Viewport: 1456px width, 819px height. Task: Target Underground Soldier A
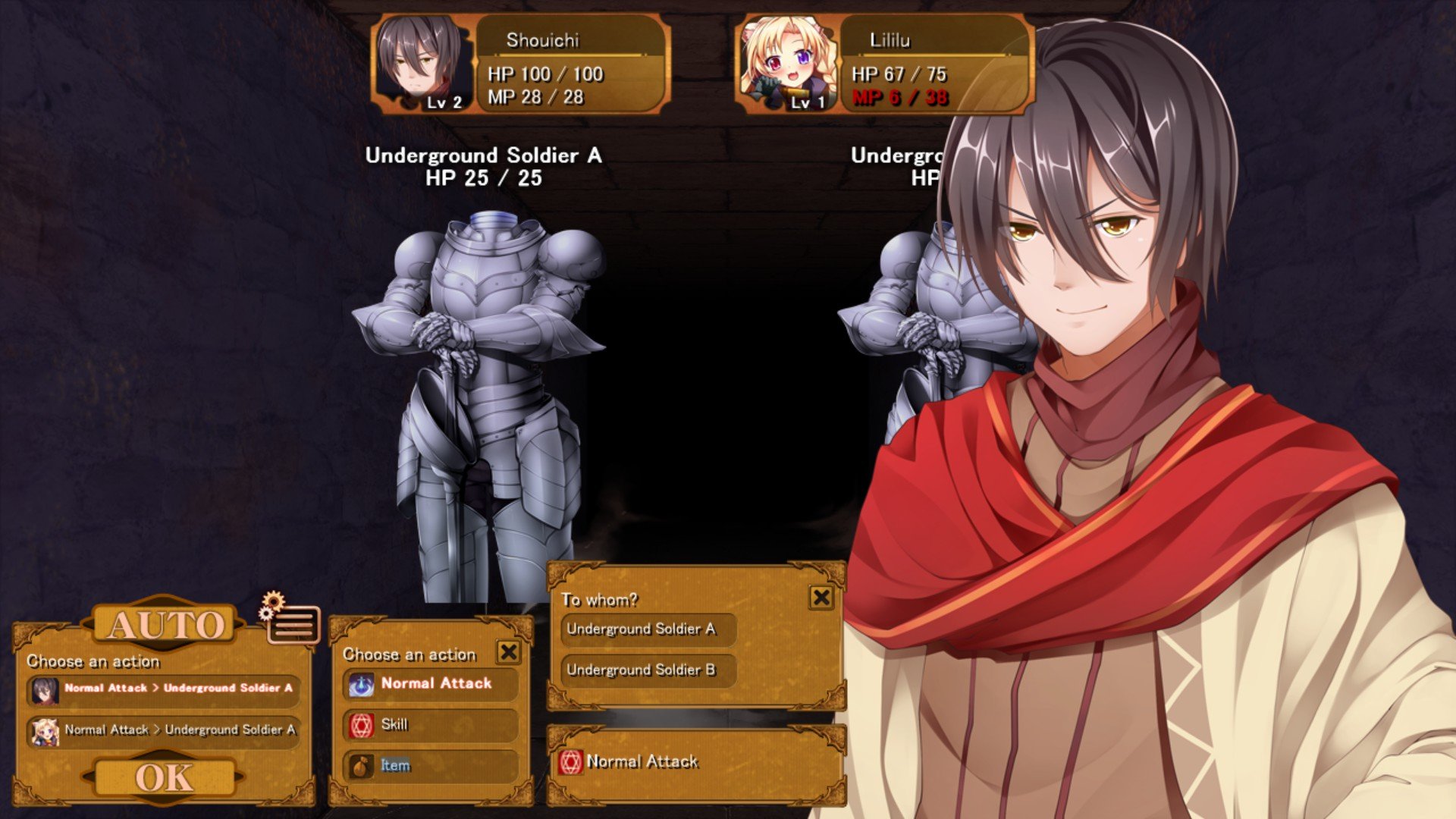pyautogui.click(x=648, y=629)
